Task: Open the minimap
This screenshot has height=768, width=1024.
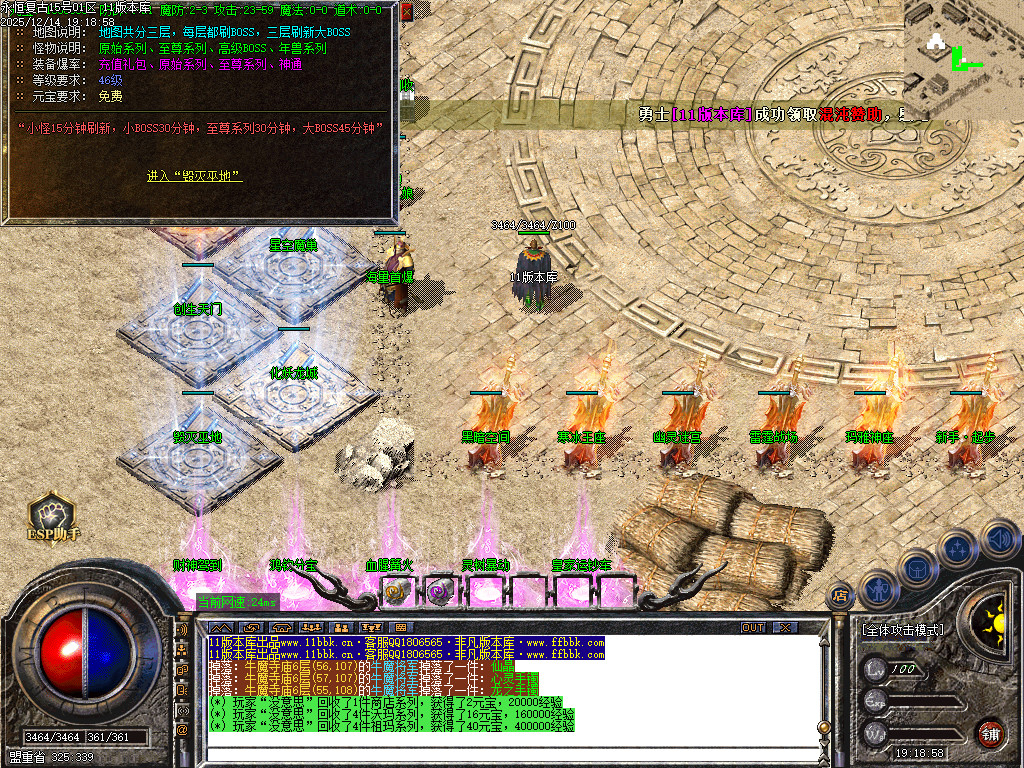Action: [x=962, y=48]
